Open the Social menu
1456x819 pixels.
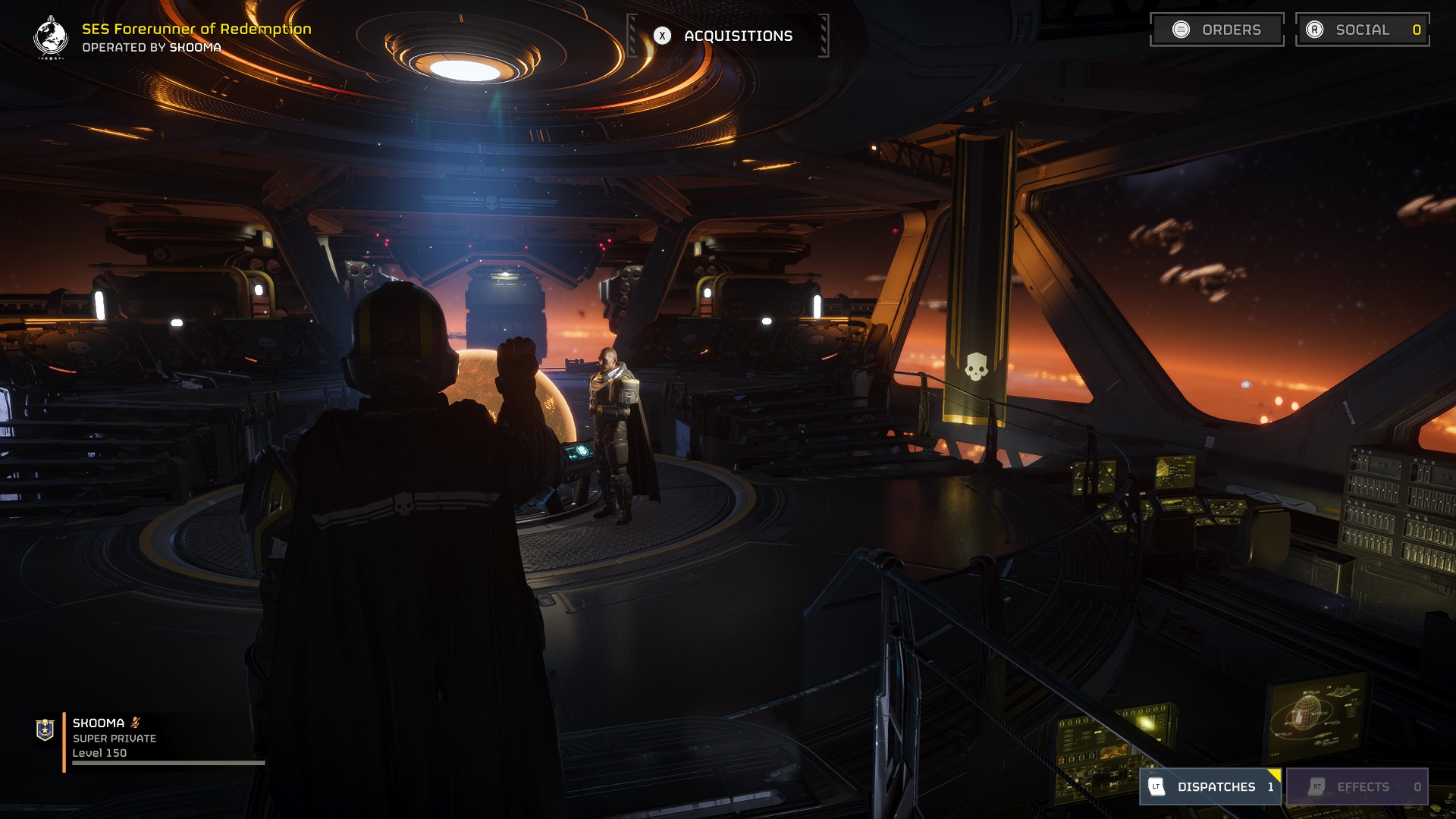1362,30
